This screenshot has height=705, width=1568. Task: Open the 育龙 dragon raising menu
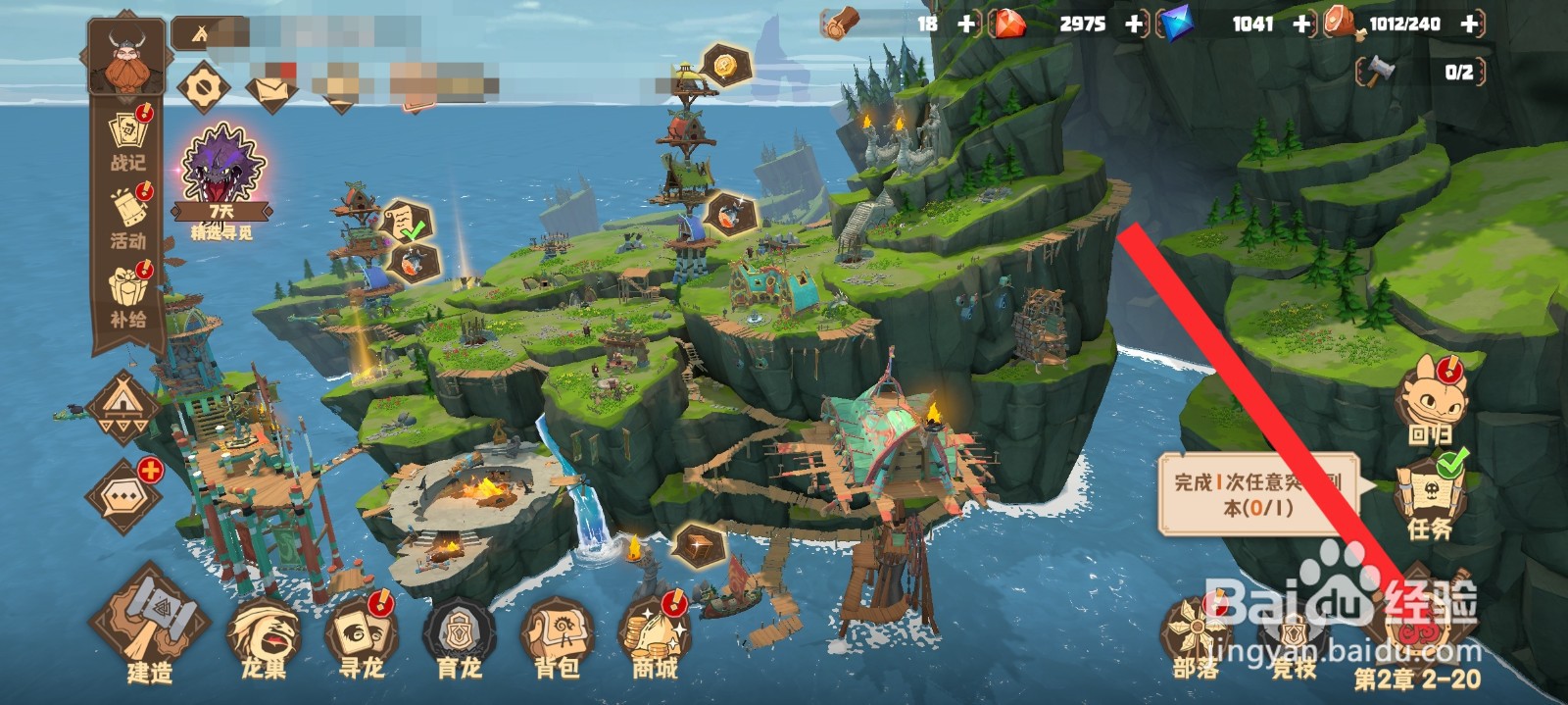pyautogui.click(x=459, y=637)
